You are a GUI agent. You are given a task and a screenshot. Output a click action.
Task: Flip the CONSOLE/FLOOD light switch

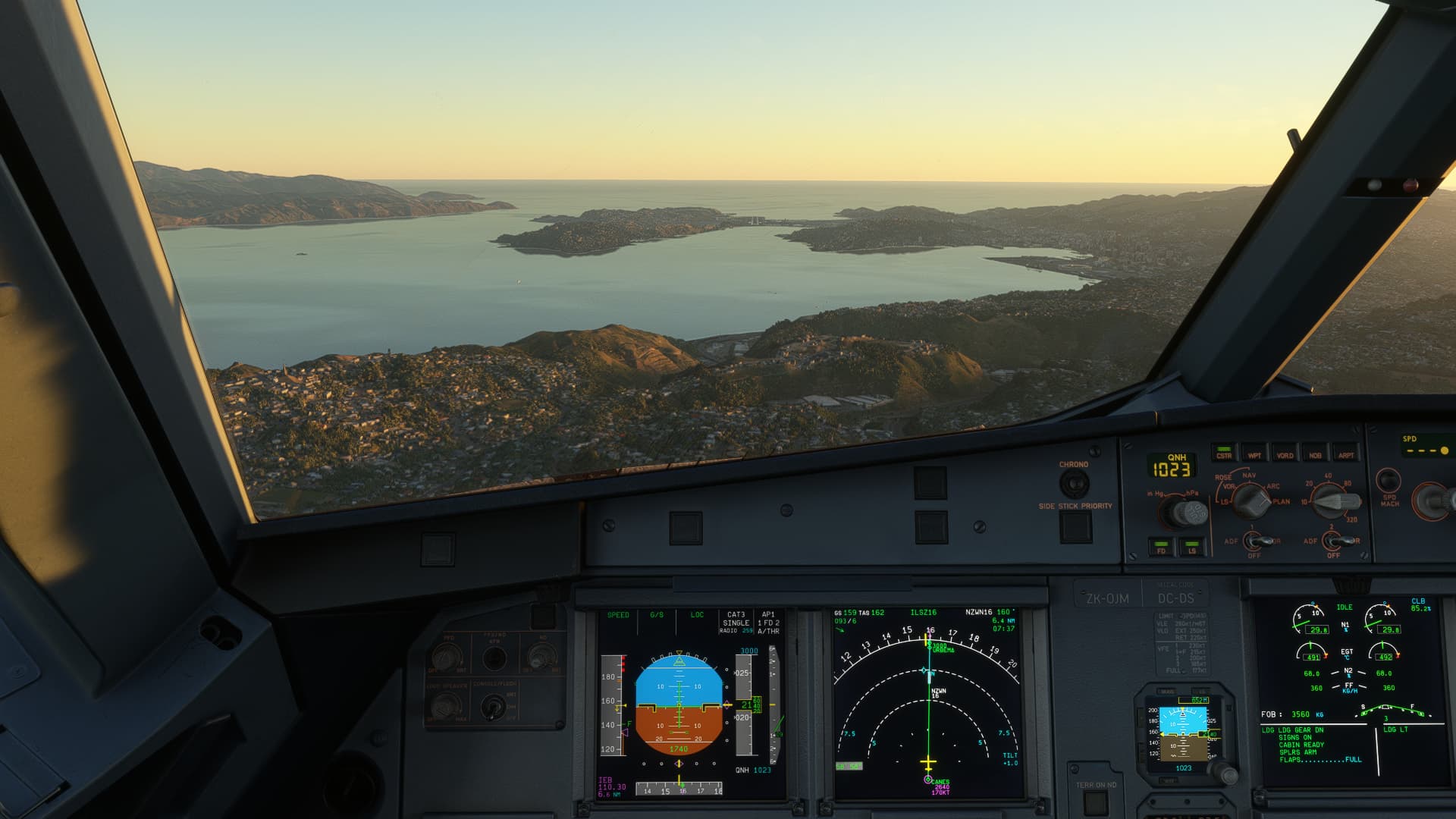[493, 706]
